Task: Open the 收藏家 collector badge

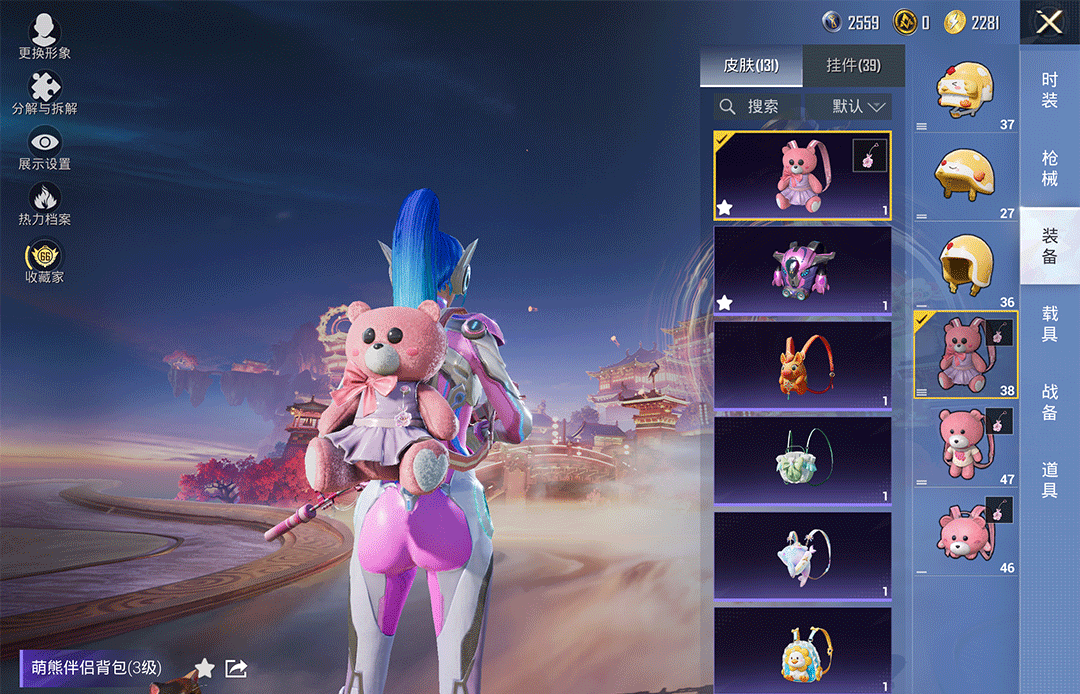Action: pyautogui.click(x=44, y=260)
